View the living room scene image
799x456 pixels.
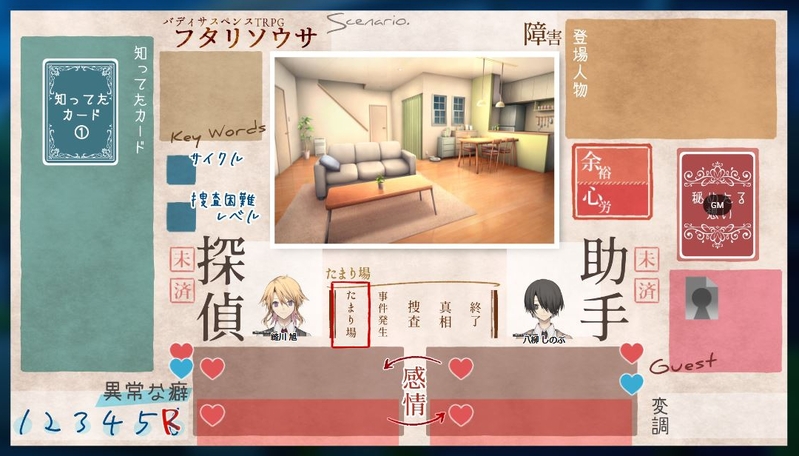pyautogui.click(x=414, y=148)
